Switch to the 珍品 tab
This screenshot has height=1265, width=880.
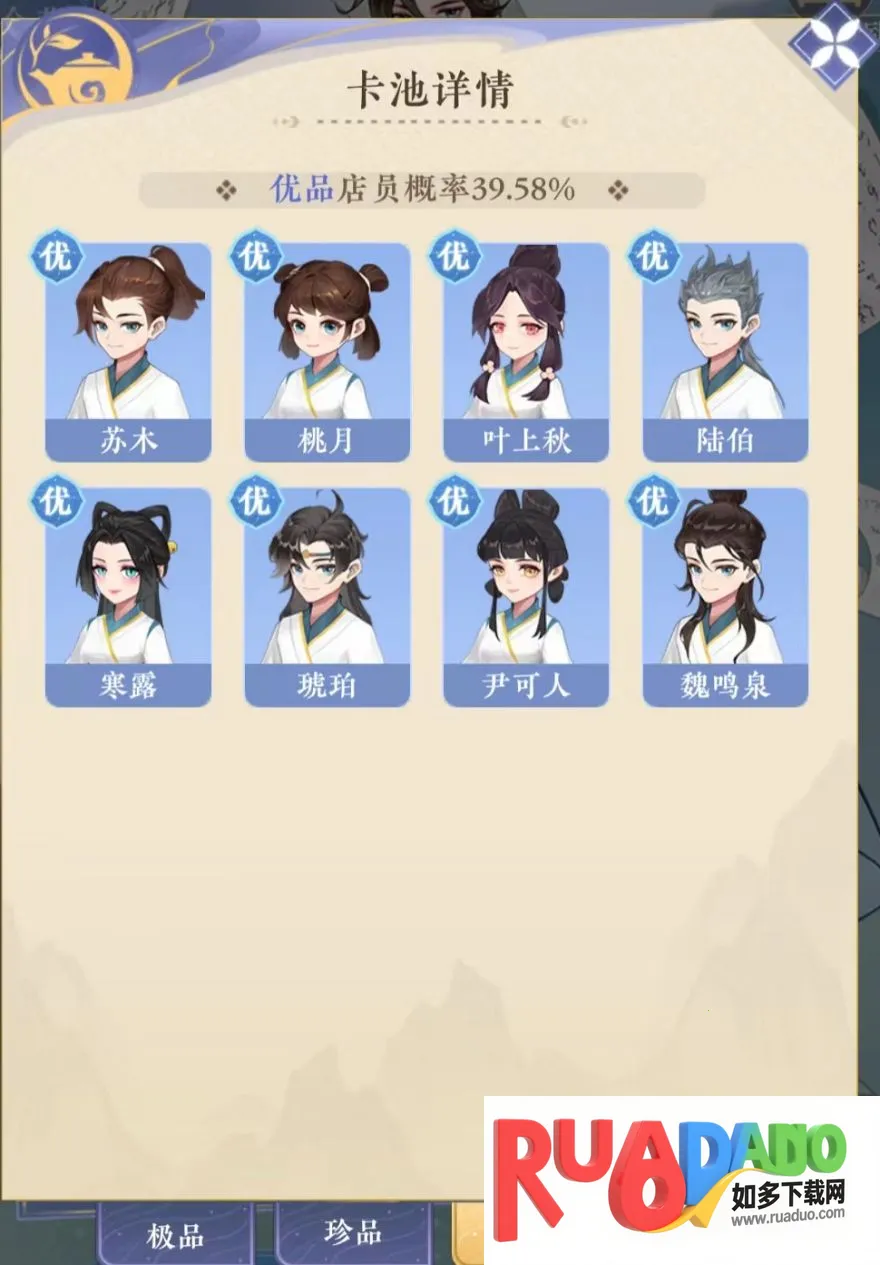[x=353, y=1232]
